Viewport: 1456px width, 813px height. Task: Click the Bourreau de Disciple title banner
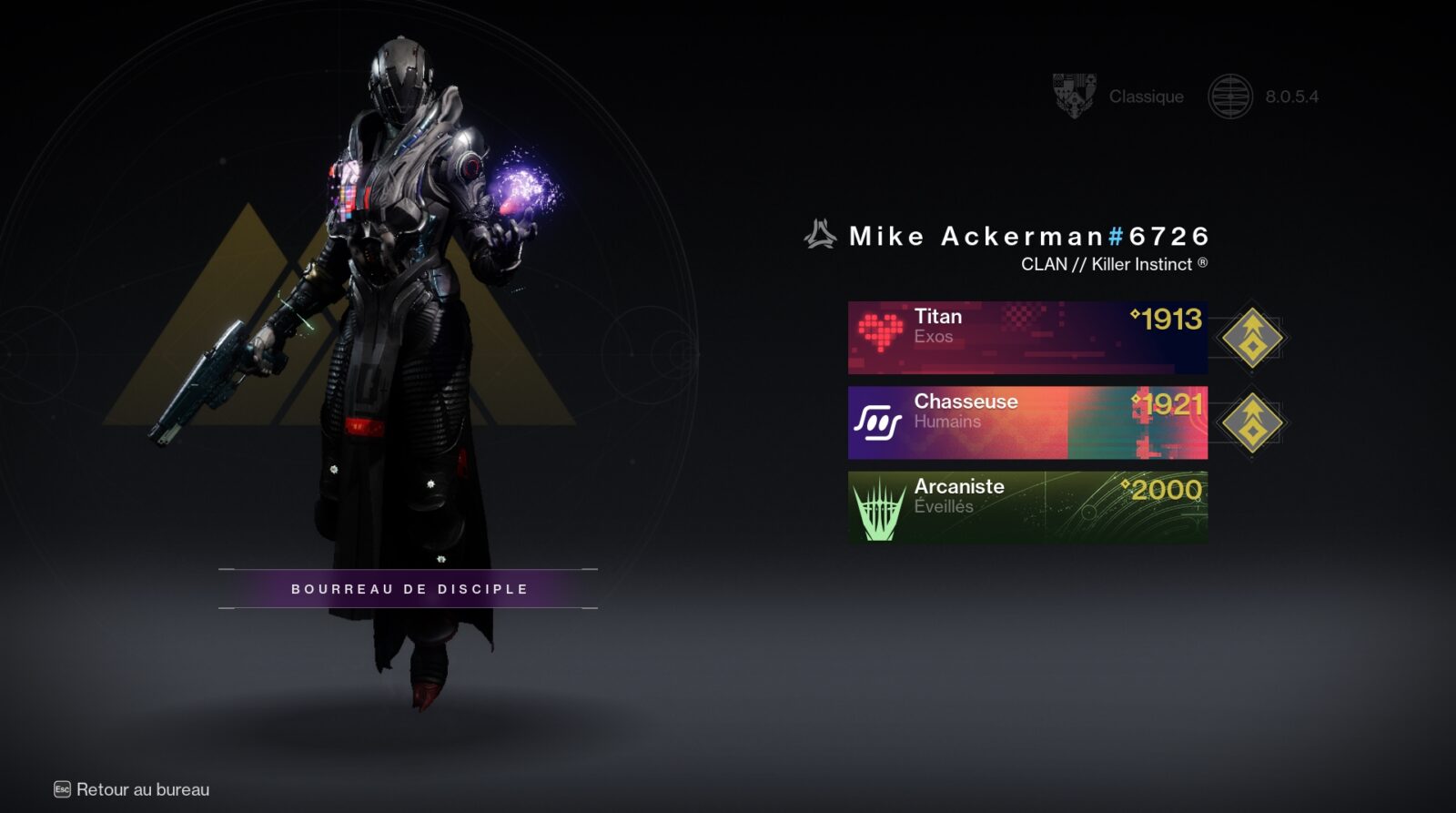(x=408, y=588)
